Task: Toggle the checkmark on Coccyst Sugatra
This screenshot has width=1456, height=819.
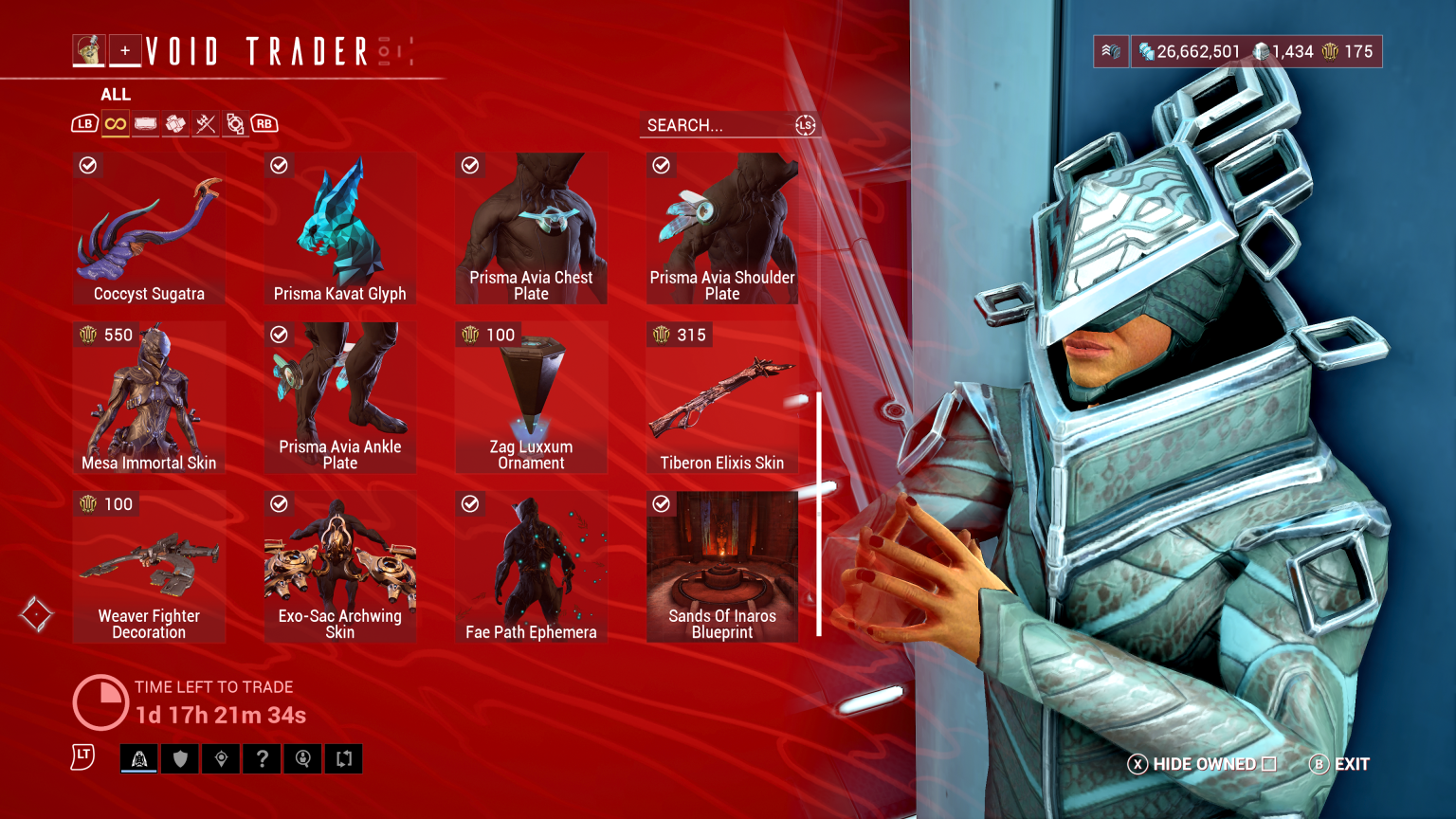Action: (88, 165)
